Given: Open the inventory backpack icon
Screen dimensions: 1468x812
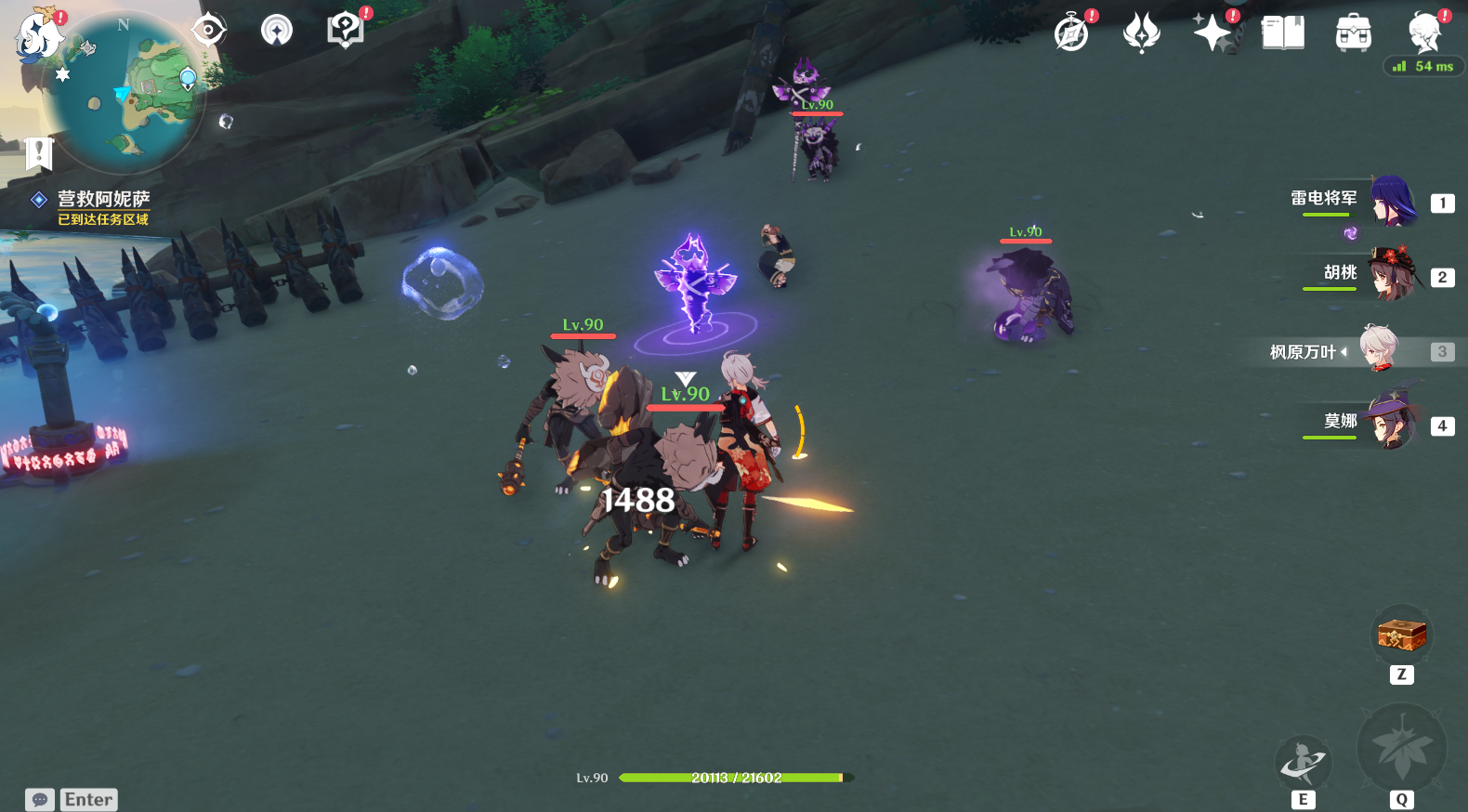Looking at the screenshot, I should 1353,33.
